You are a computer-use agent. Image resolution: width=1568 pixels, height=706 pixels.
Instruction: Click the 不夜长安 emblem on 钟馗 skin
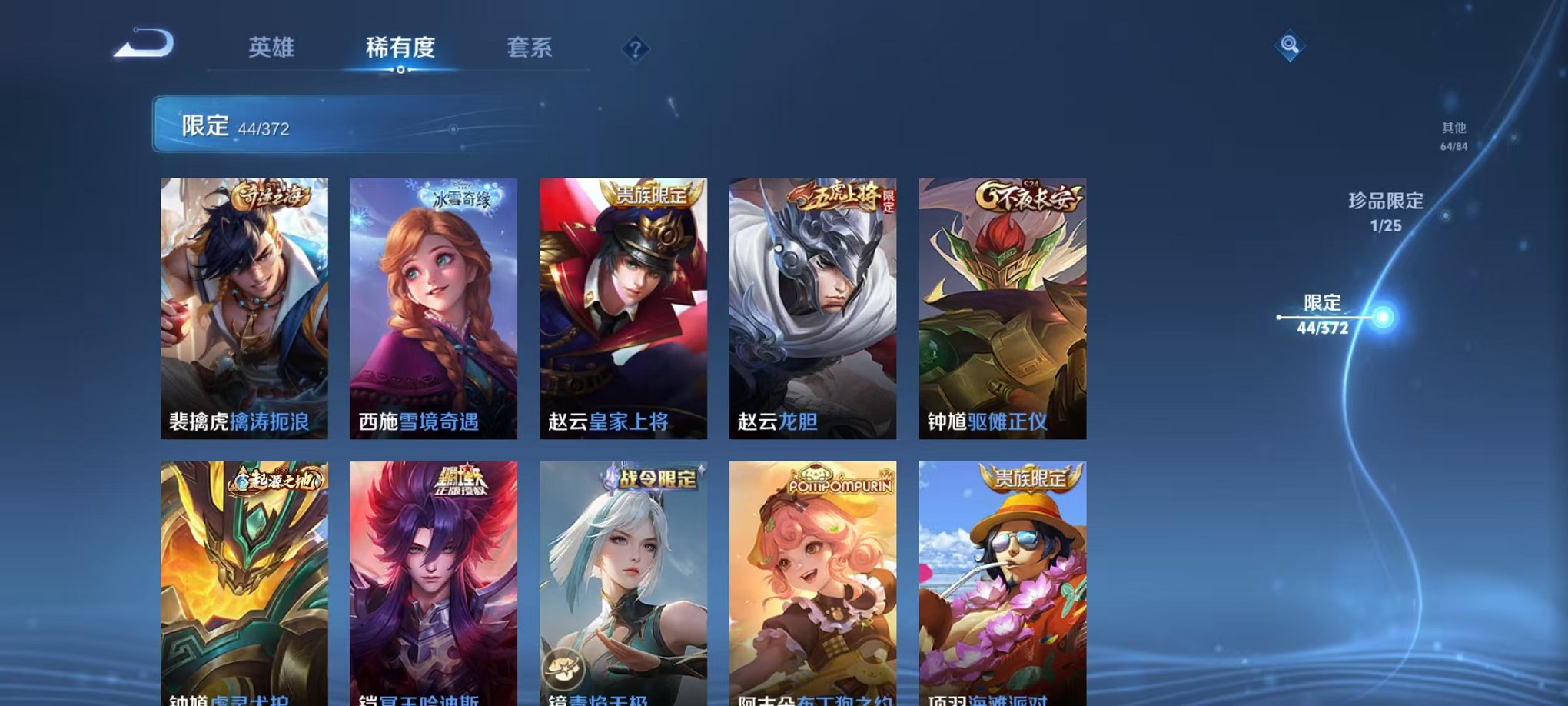pos(1030,195)
